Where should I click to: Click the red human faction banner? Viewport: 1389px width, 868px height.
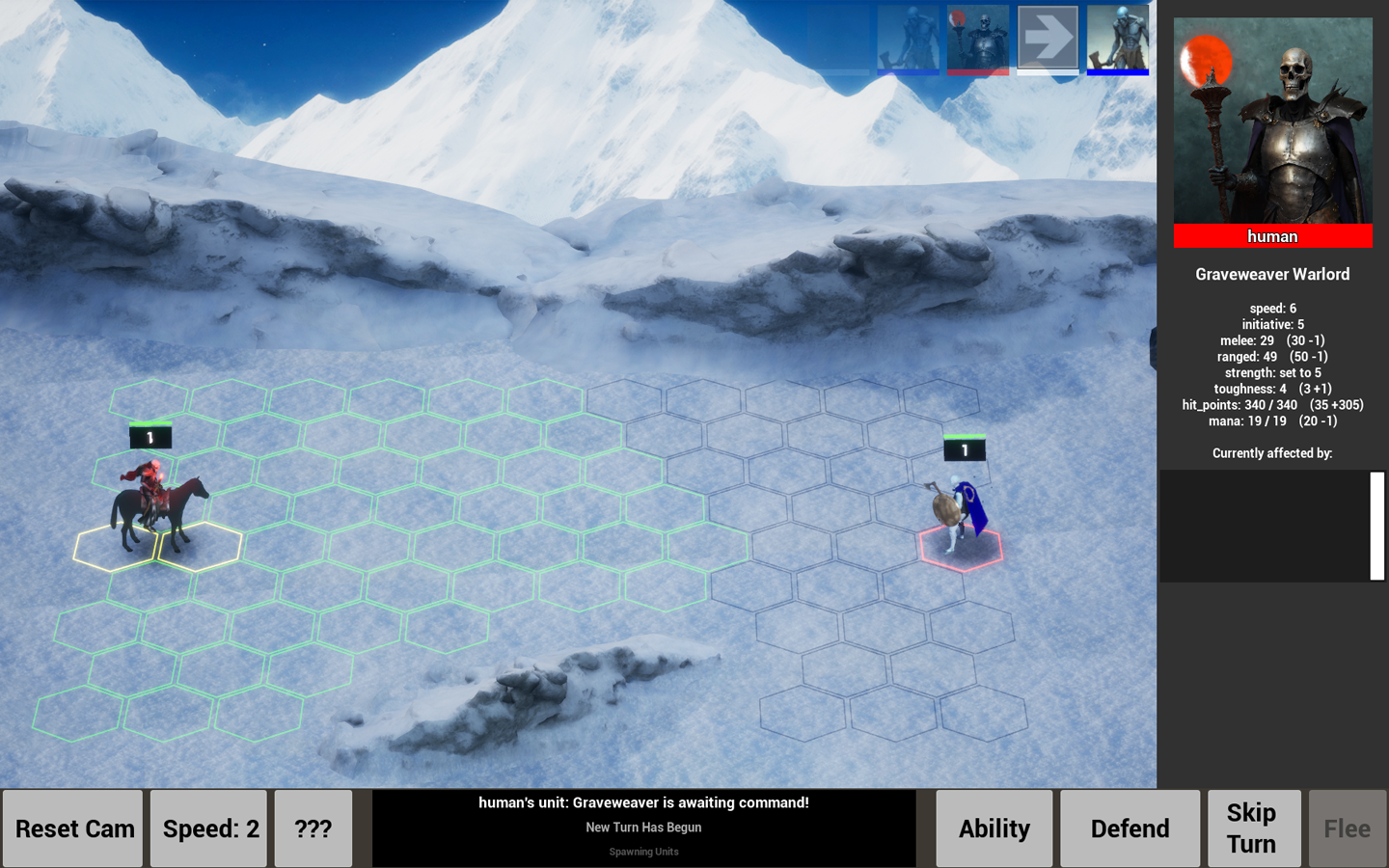coord(1272,235)
